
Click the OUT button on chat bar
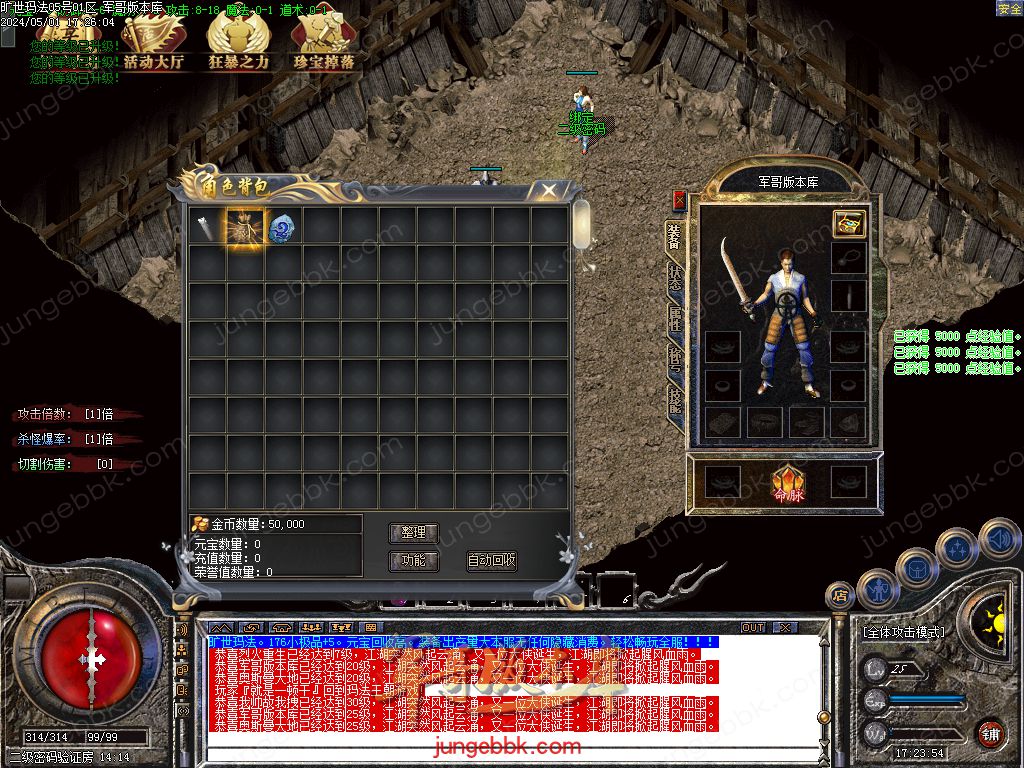pyautogui.click(x=753, y=628)
